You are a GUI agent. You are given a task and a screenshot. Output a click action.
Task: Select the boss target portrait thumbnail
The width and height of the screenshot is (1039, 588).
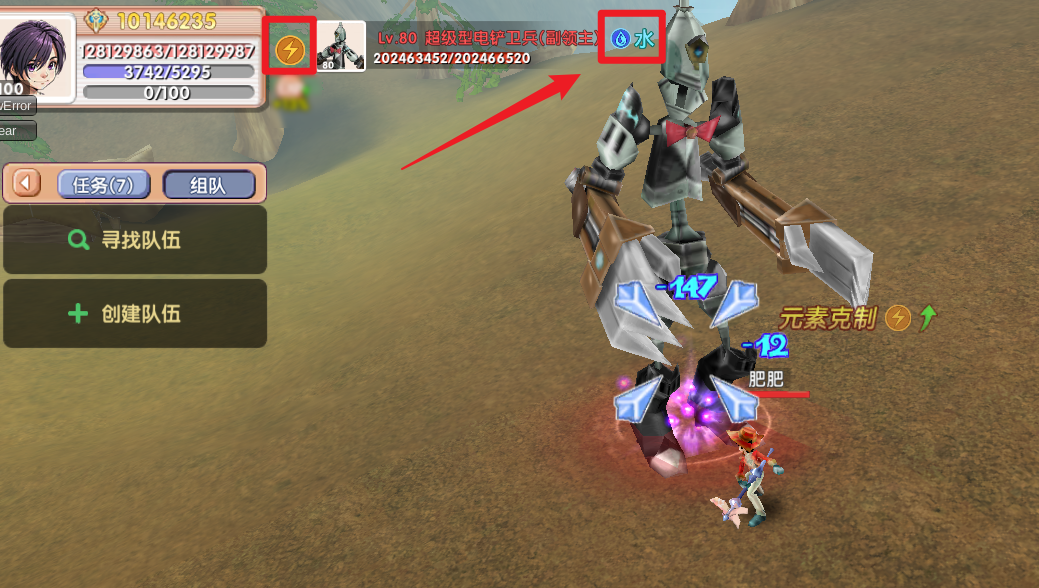pyautogui.click(x=341, y=48)
